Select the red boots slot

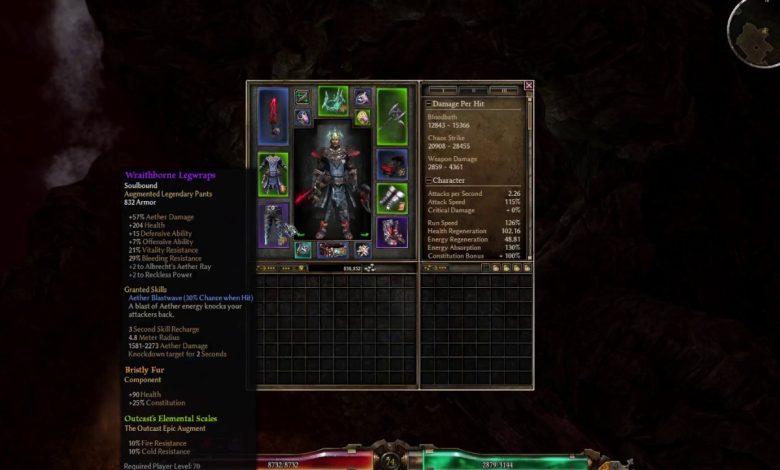[x=392, y=232]
